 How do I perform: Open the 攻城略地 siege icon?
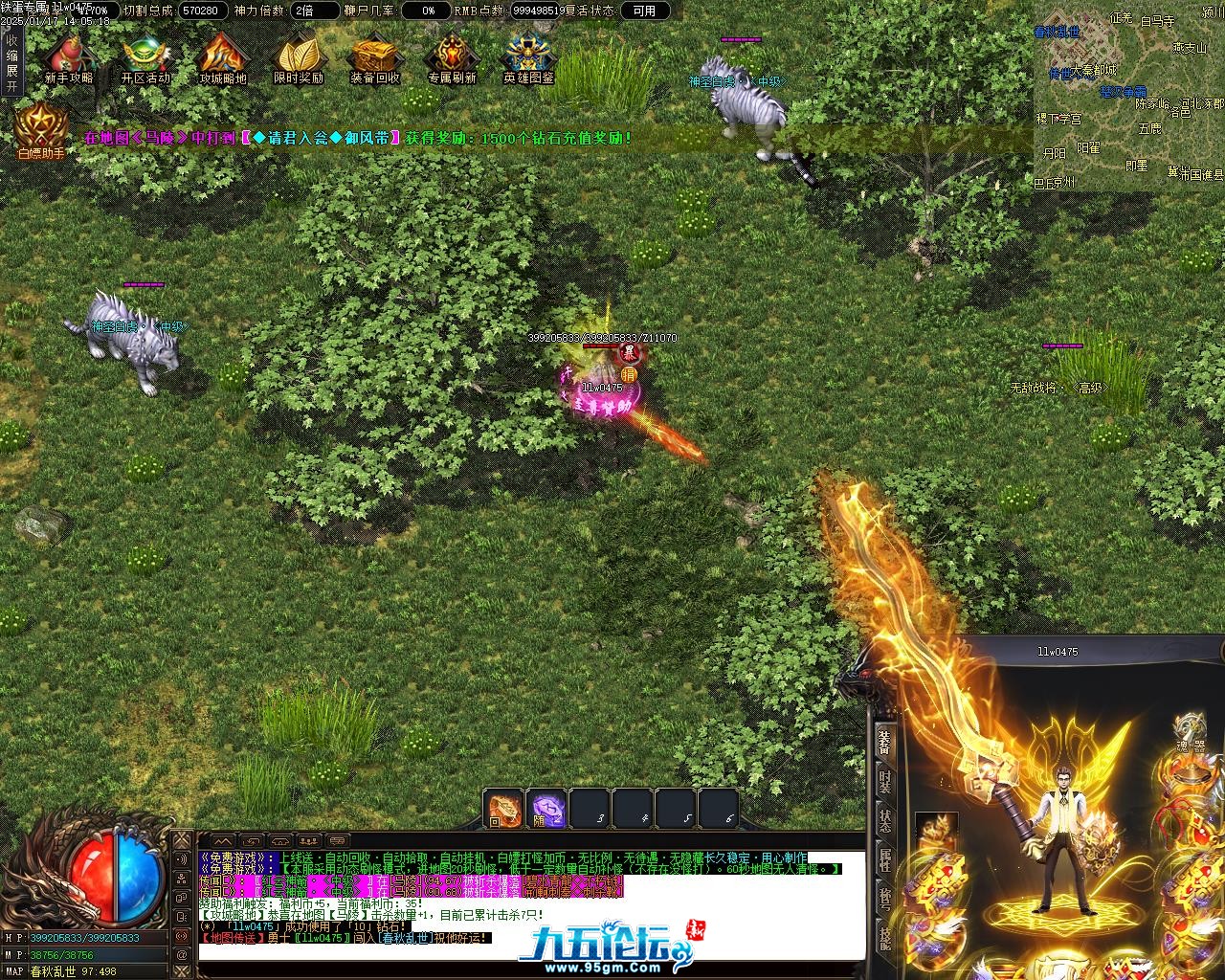222,57
